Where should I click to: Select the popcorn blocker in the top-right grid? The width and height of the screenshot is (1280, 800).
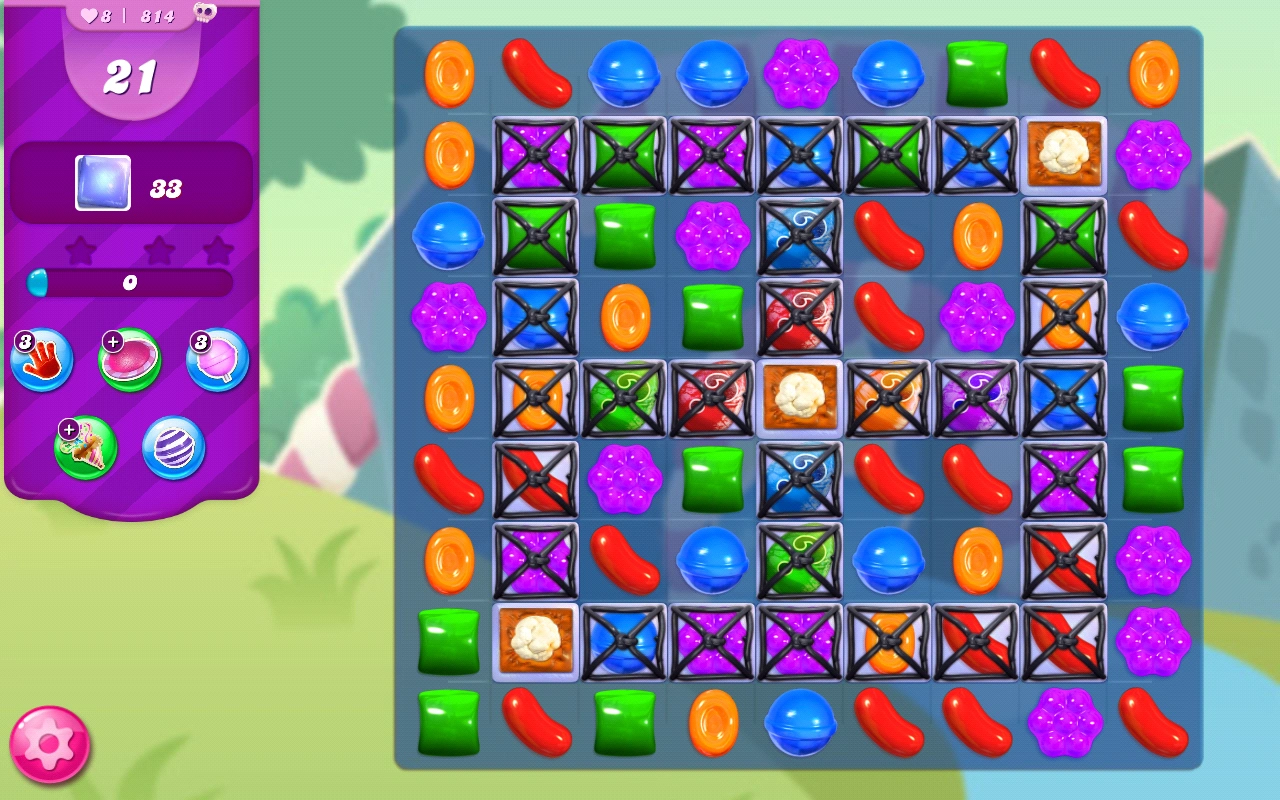click(x=1063, y=156)
